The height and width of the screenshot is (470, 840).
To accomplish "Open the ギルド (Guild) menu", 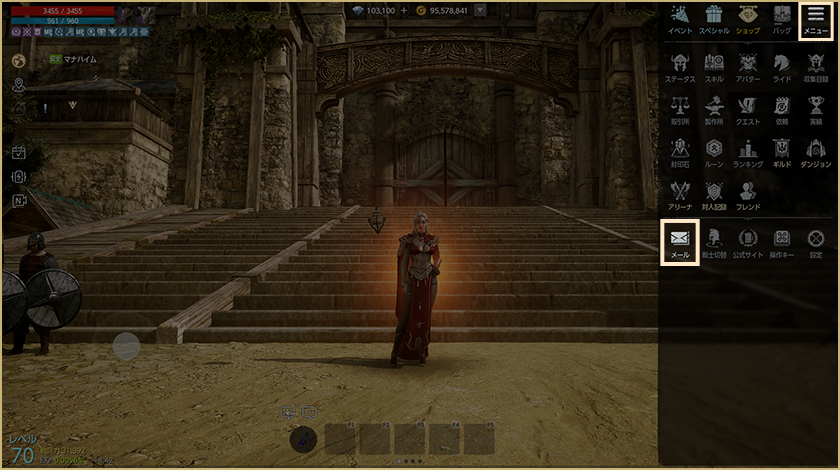I will (x=782, y=151).
